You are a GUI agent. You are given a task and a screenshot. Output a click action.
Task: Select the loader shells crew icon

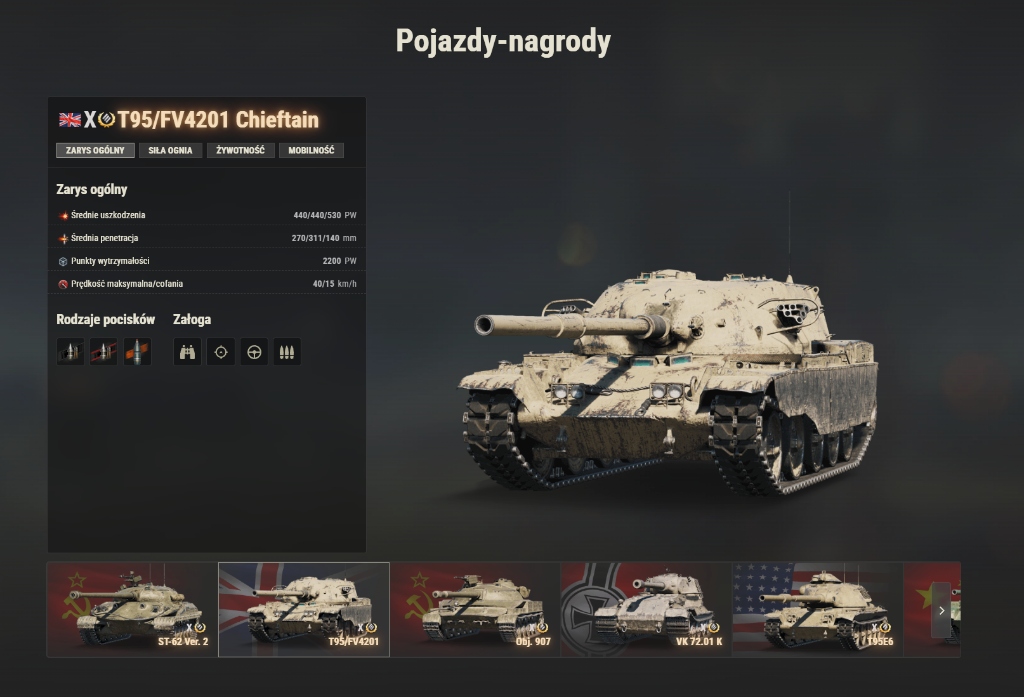point(287,352)
